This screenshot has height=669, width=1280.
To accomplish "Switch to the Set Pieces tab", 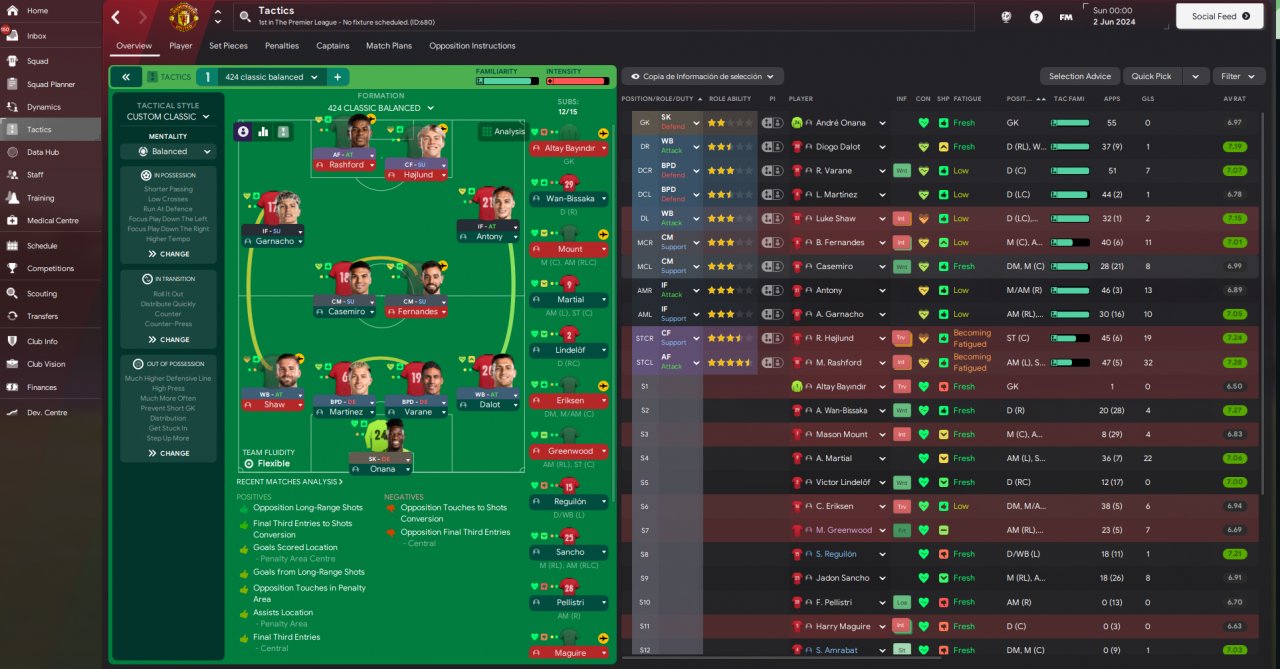I will click(228, 46).
